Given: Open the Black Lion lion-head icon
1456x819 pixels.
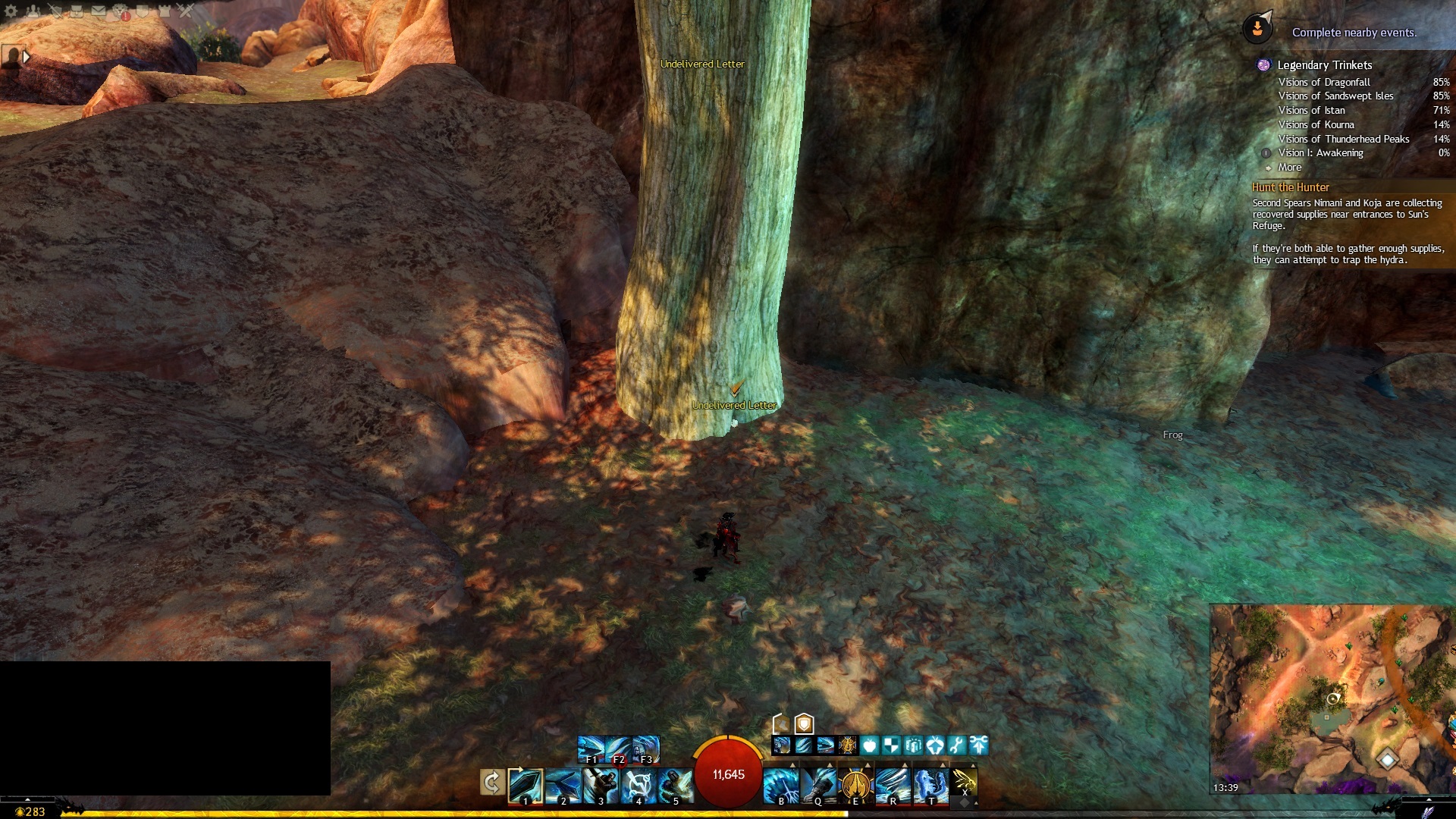Looking at the screenshot, I should tap(121, 11).
